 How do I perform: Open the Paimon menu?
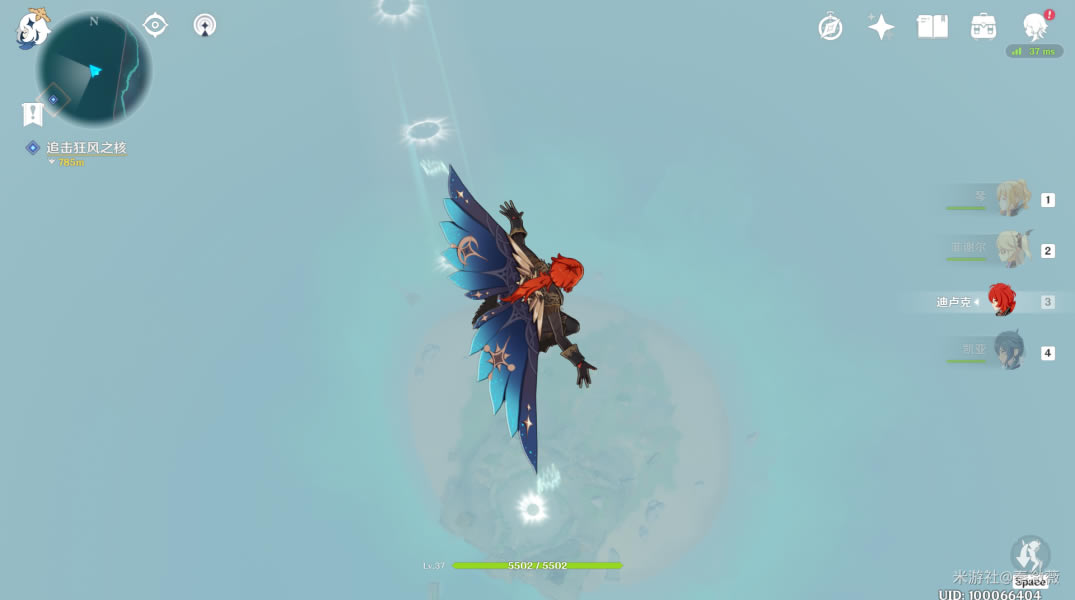[33, 28]
